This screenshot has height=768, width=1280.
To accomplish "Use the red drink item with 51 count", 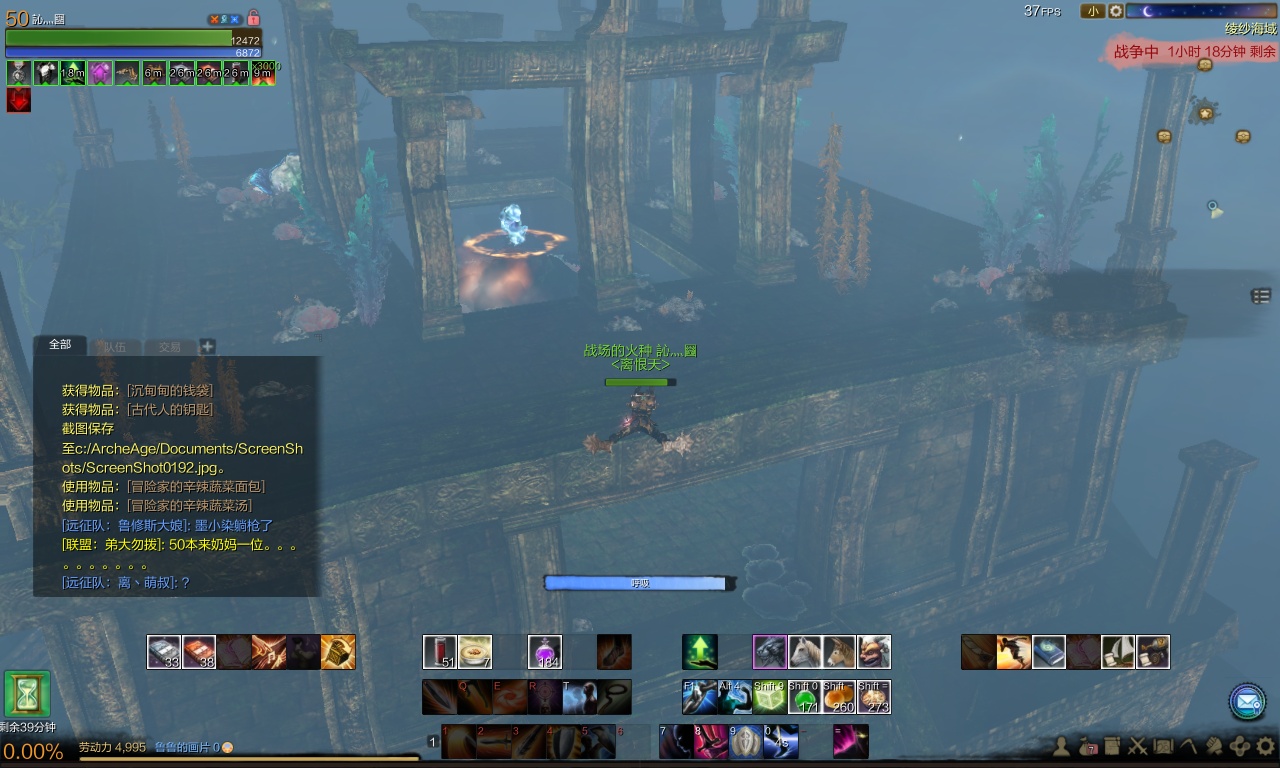I will (x=440, y=652).
